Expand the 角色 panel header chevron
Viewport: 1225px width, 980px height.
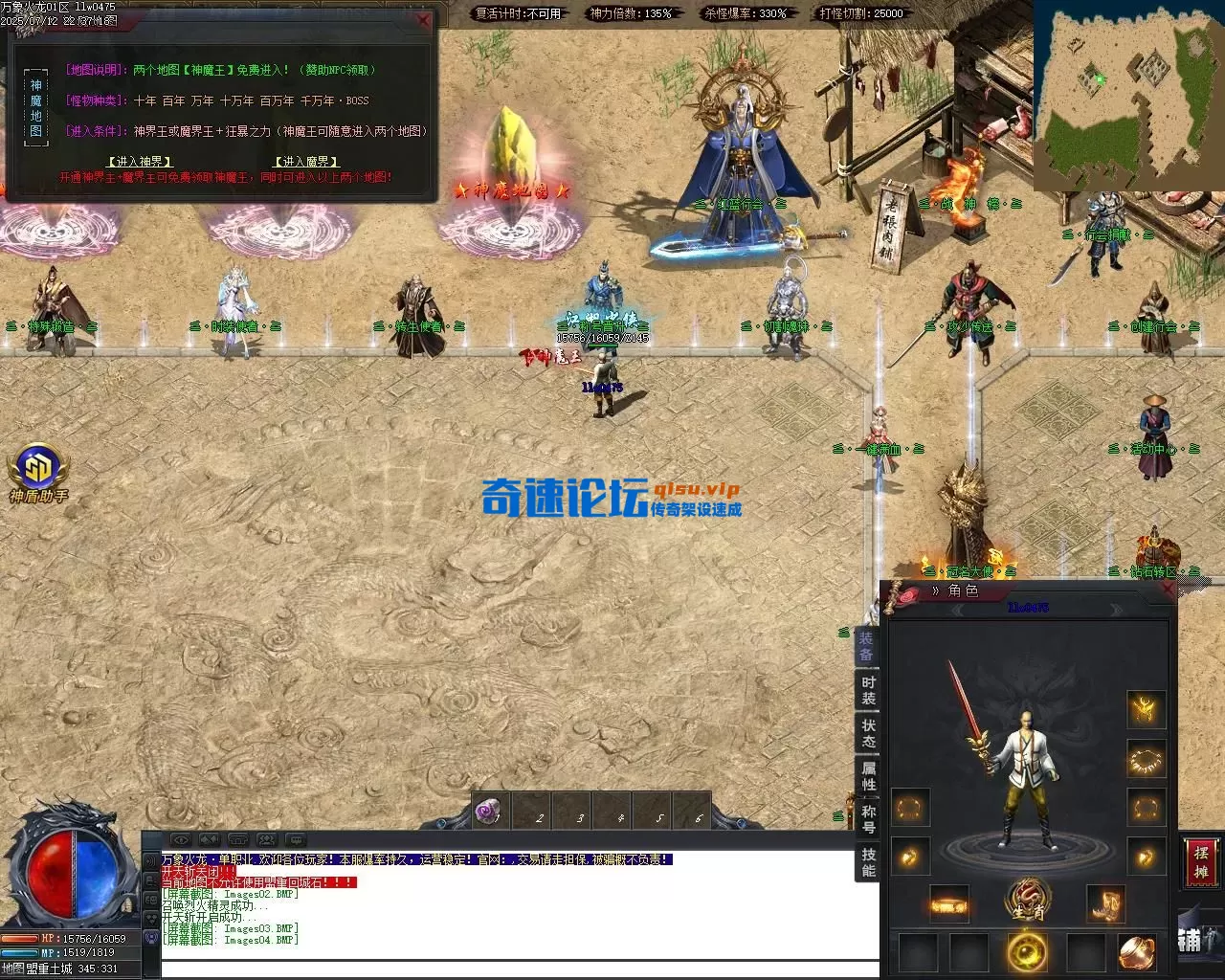pos(936,590)
